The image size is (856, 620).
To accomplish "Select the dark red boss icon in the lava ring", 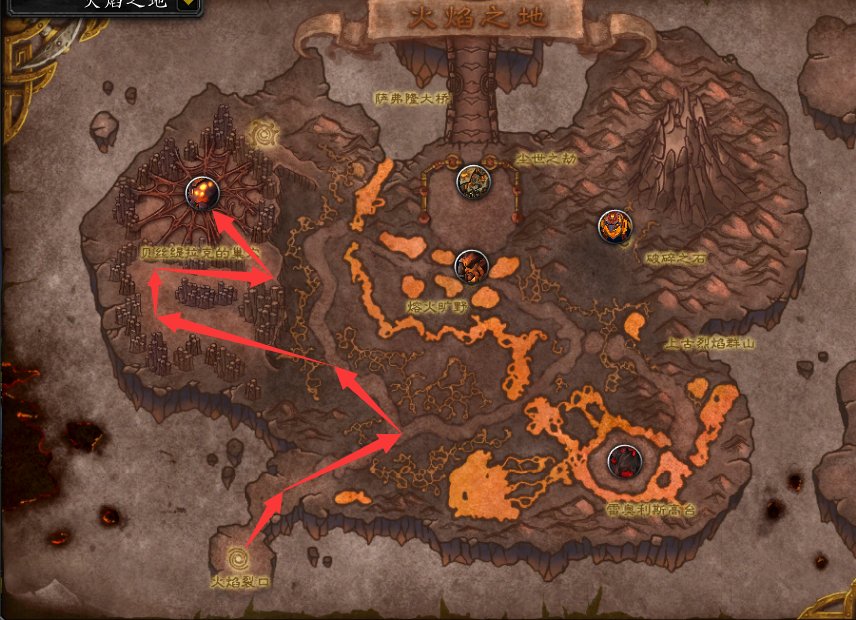I will coord(624,462).
